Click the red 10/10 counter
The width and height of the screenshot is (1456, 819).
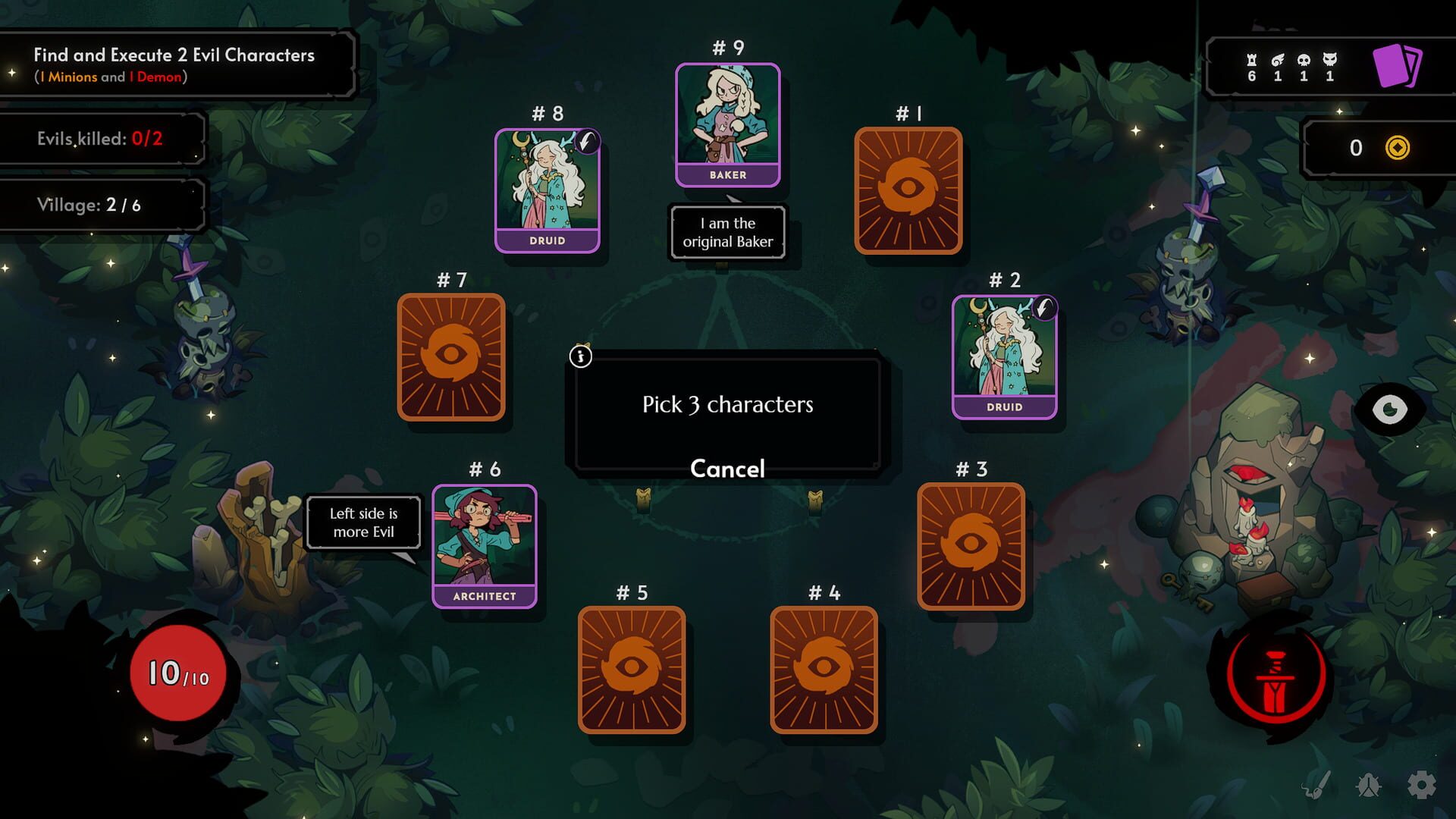pos(177,673)
